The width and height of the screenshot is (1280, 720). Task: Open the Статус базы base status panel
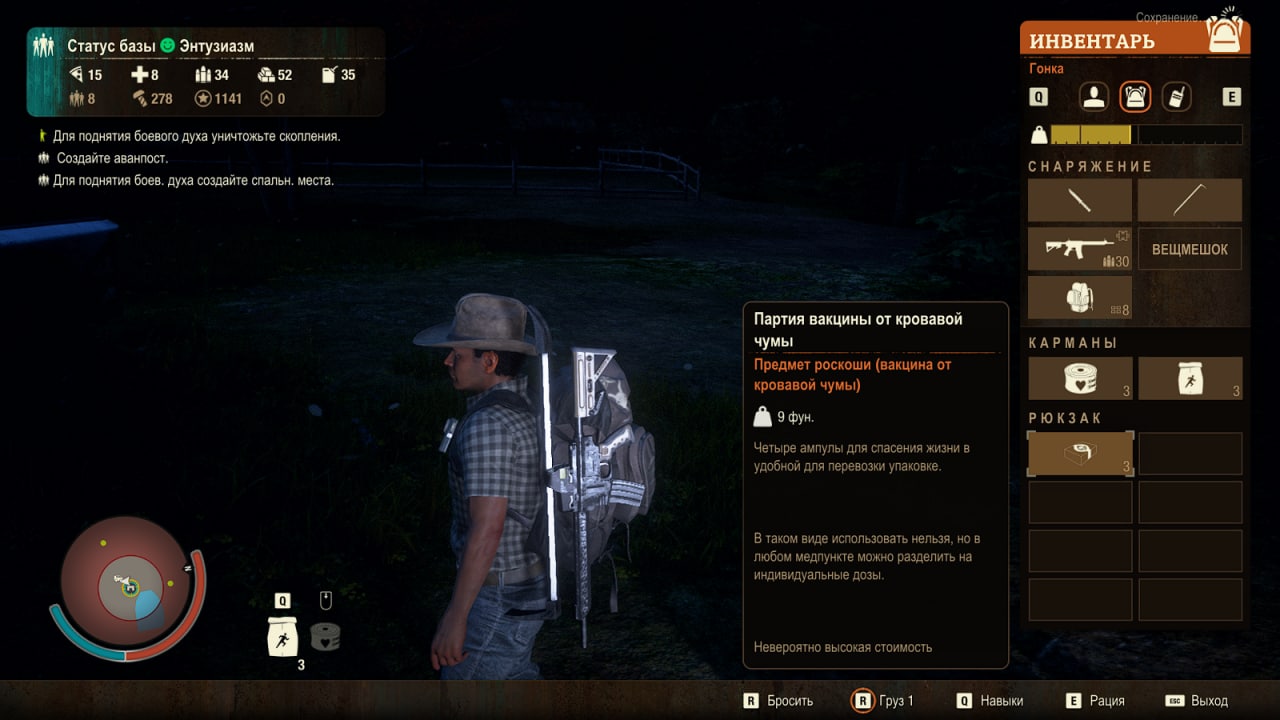(160, 46)
